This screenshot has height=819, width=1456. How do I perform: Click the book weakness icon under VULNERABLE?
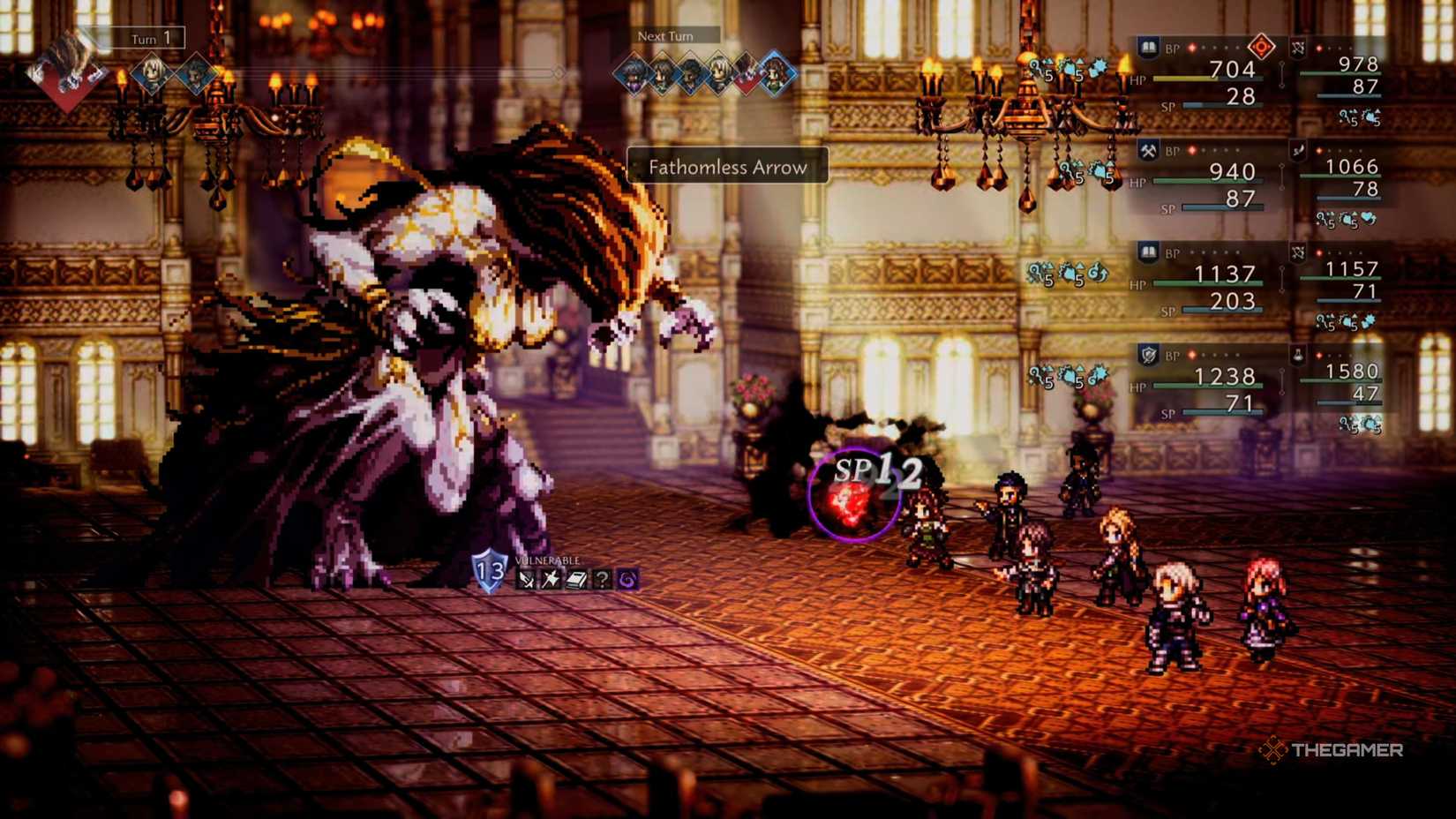point(577,580)
